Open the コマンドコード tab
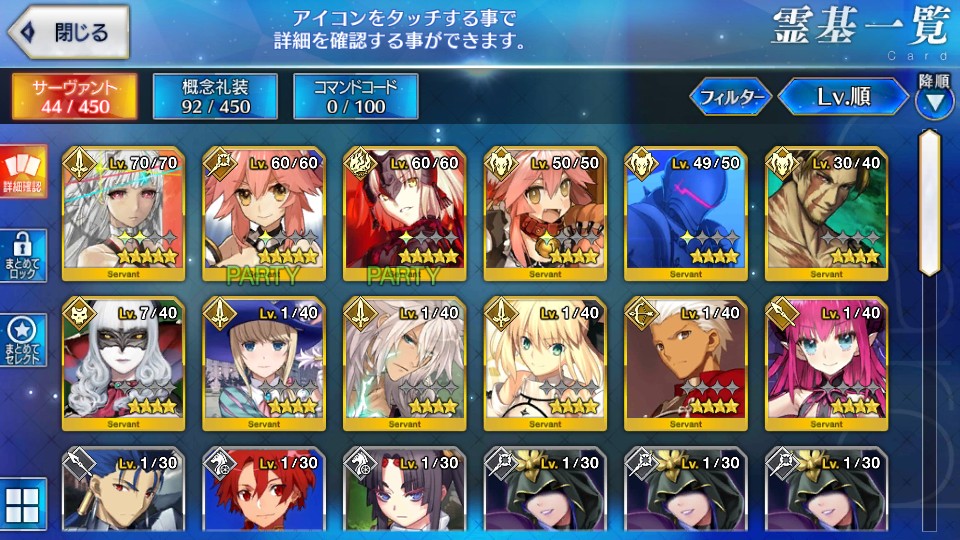This screenshot has width=960, height=540. pos(355,95)
